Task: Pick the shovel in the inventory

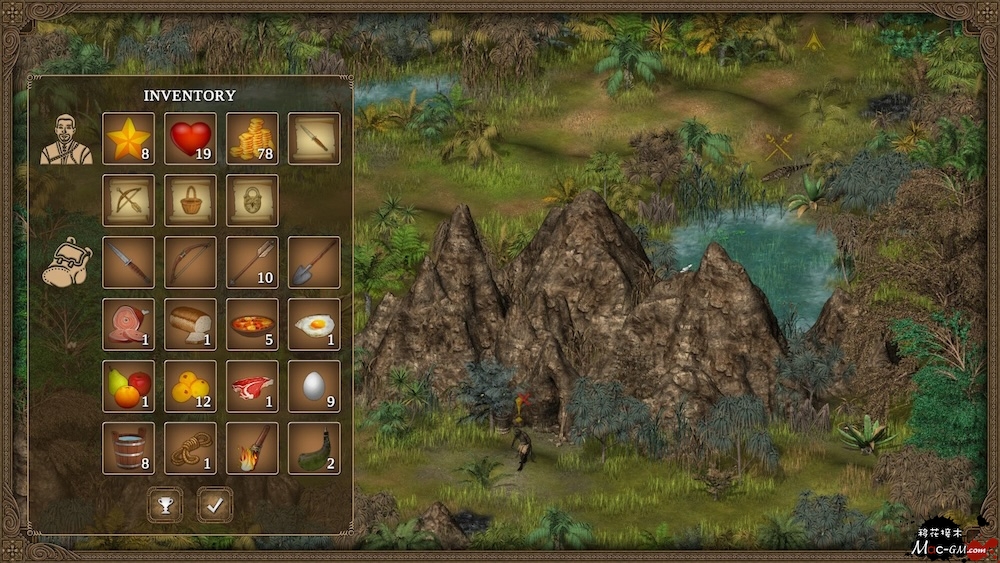Action: click(314, 262)
